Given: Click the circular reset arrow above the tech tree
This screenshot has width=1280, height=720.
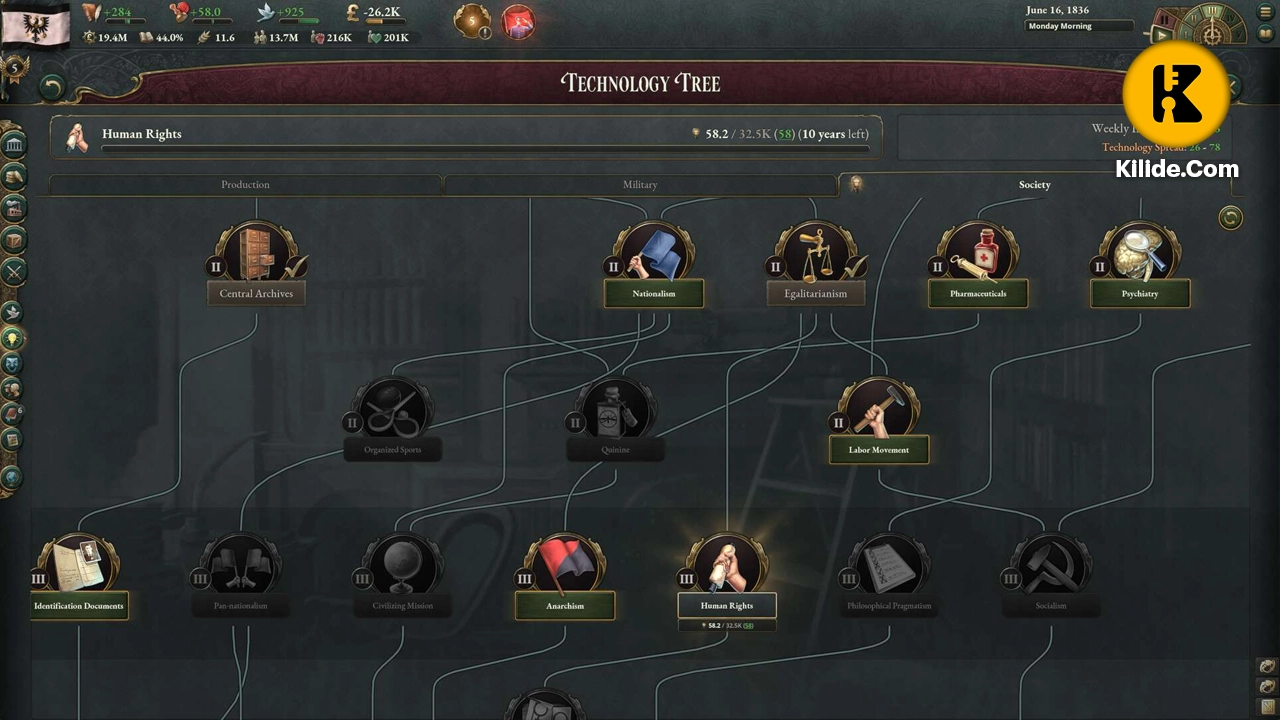Looking at the screenshot, I should (1231, 218).
